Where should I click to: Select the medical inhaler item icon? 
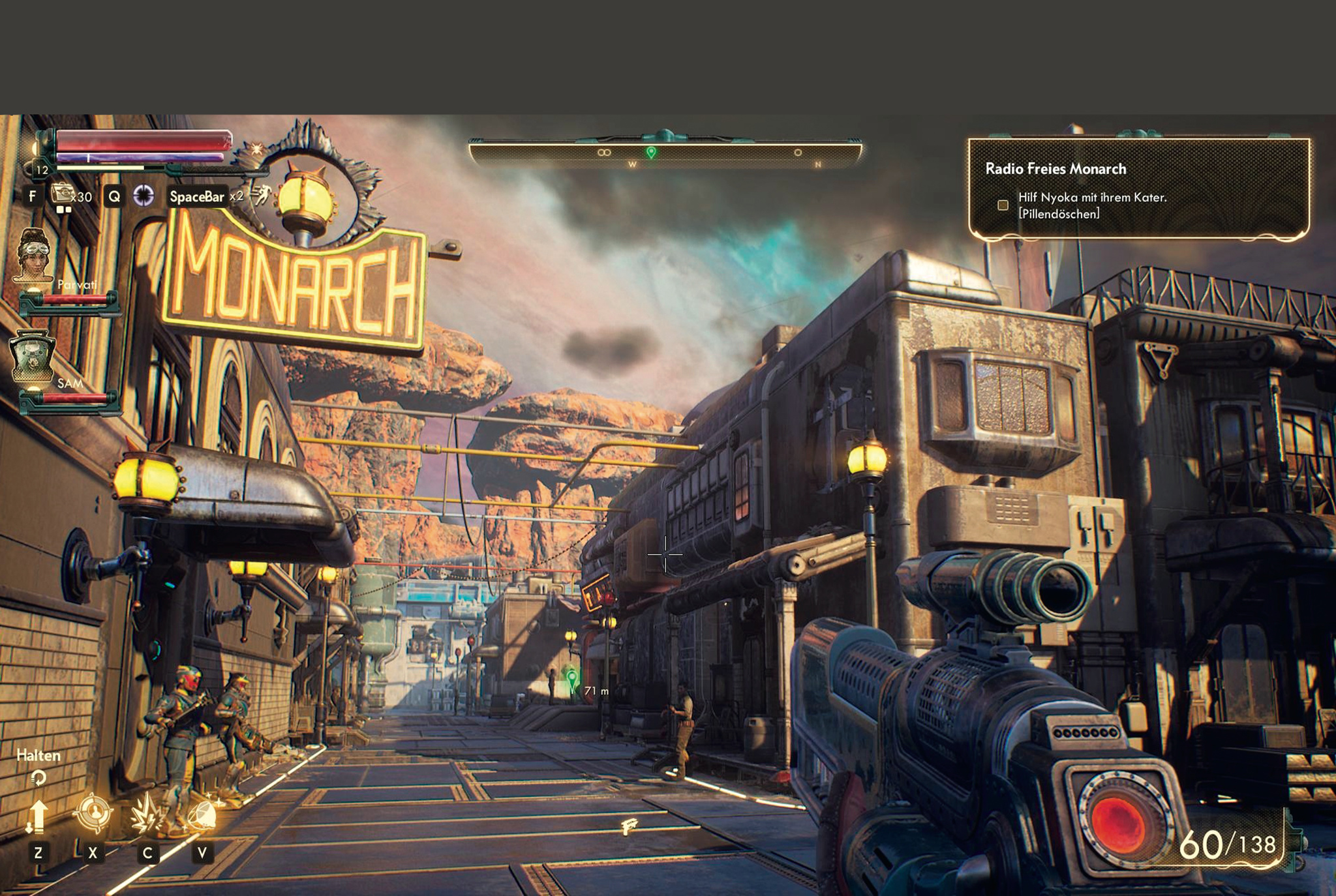click(63, 194)
